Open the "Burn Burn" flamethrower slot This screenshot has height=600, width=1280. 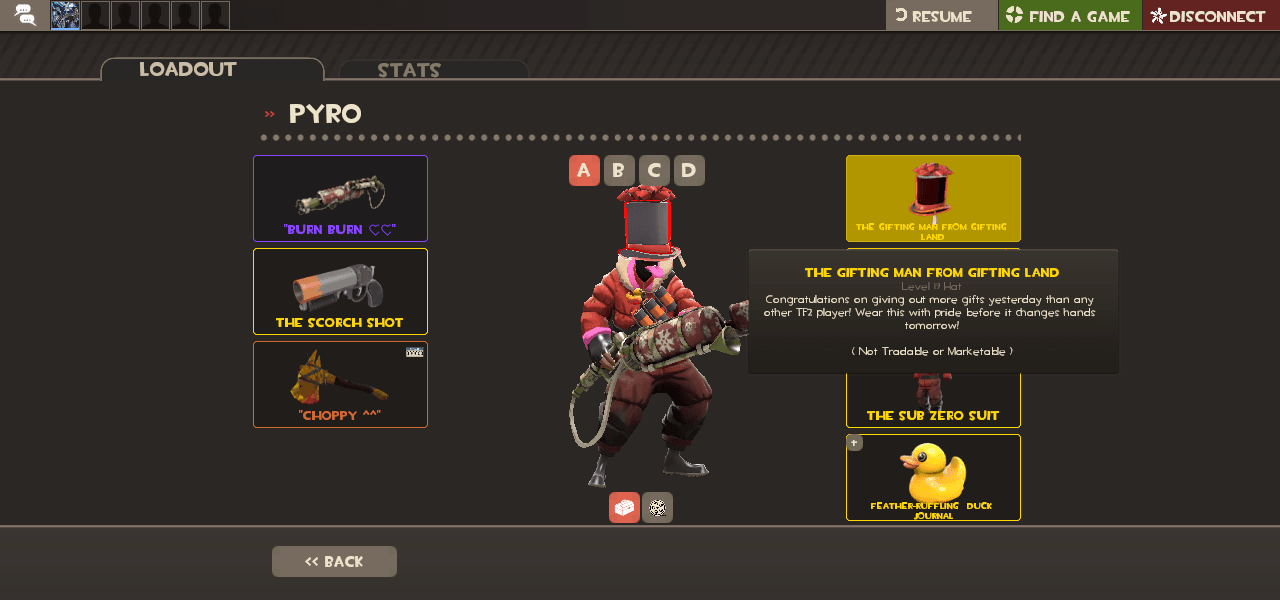(x=340, y=198)
